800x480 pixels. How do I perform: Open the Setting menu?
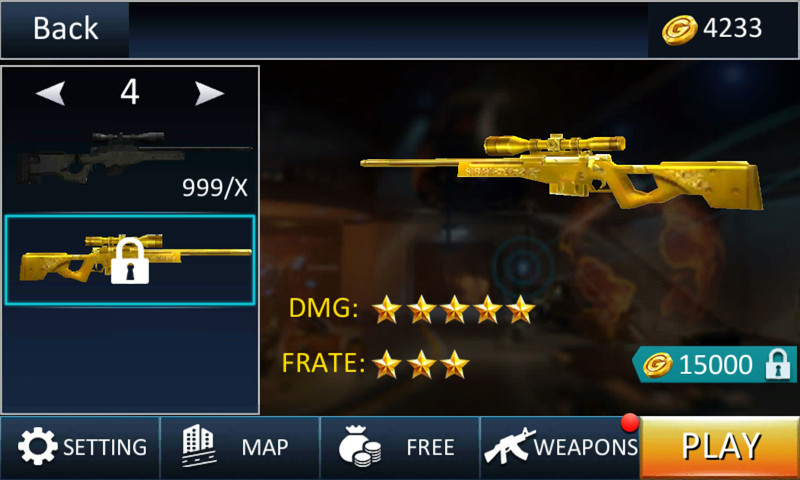click(x=80, y=447)
